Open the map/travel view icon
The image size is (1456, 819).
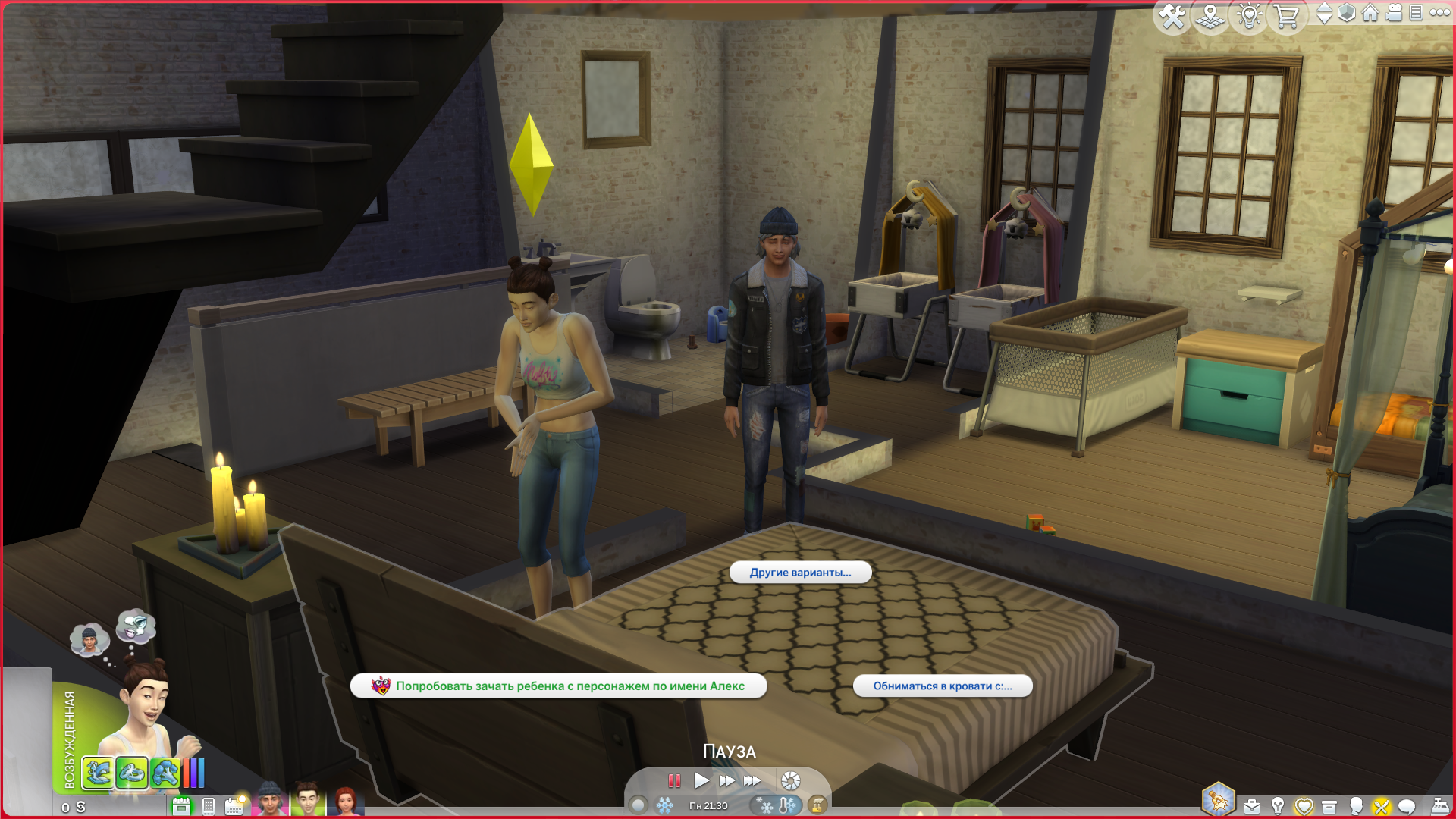(1210, 17)
